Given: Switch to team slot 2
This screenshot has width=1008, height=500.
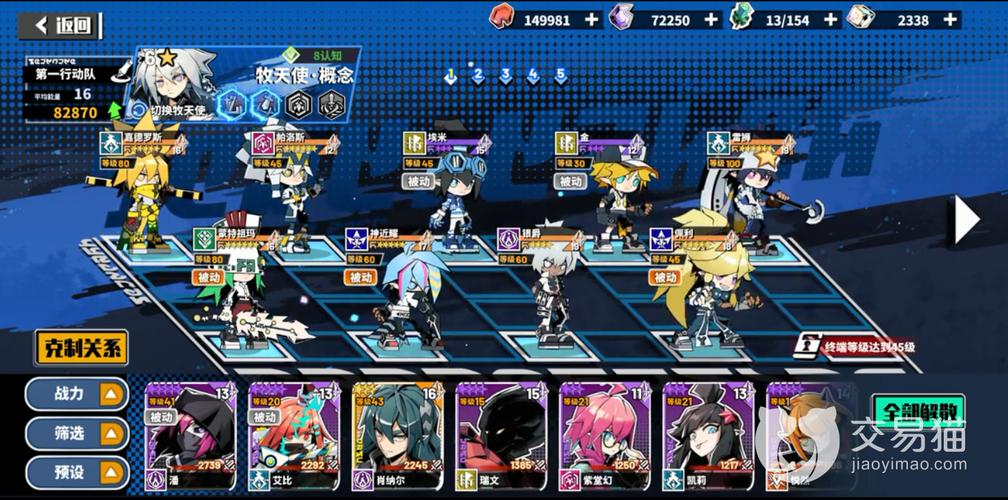Looking at the screenshot, I should tap(478, 75).
